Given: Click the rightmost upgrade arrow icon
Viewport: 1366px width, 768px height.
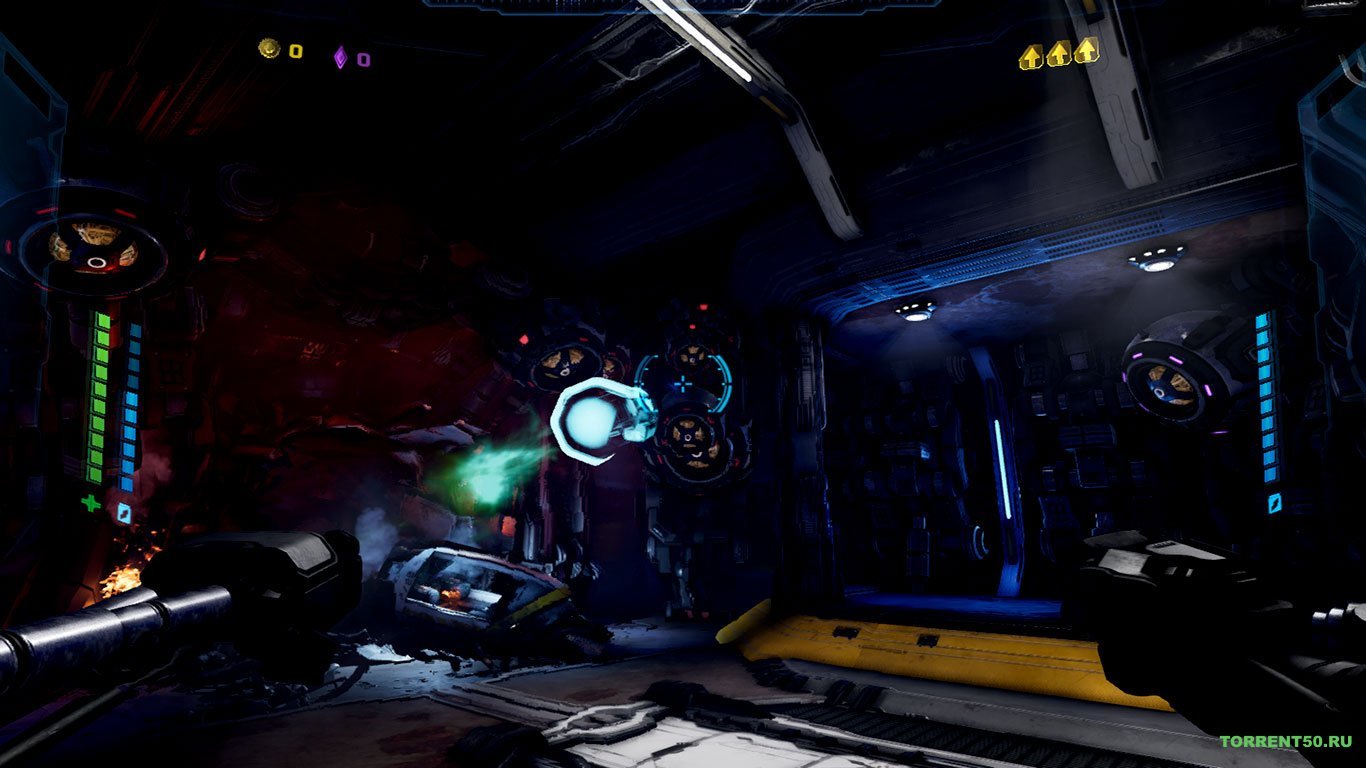Looking at the screenshot, I should [x=1086, y=50].
